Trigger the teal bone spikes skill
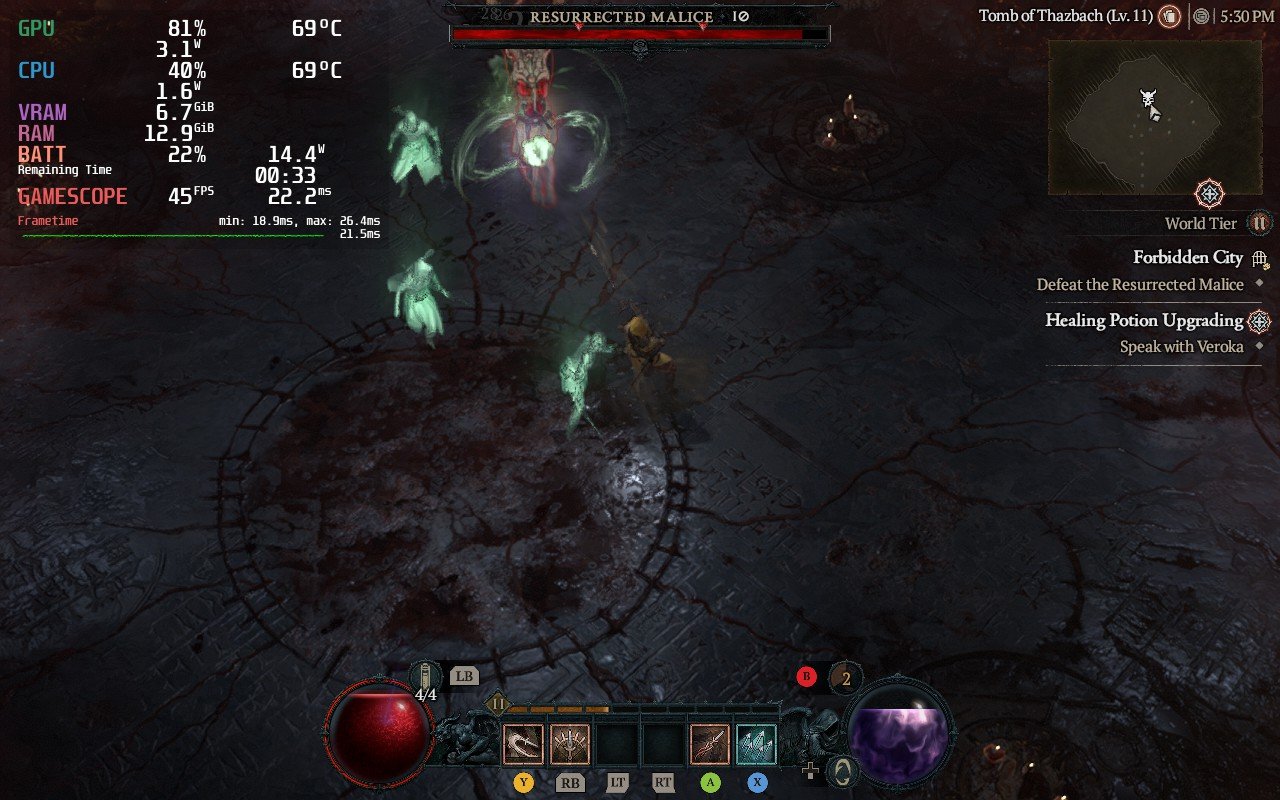Viewport: 1280px width, 800px height. [x=757, y=744]
